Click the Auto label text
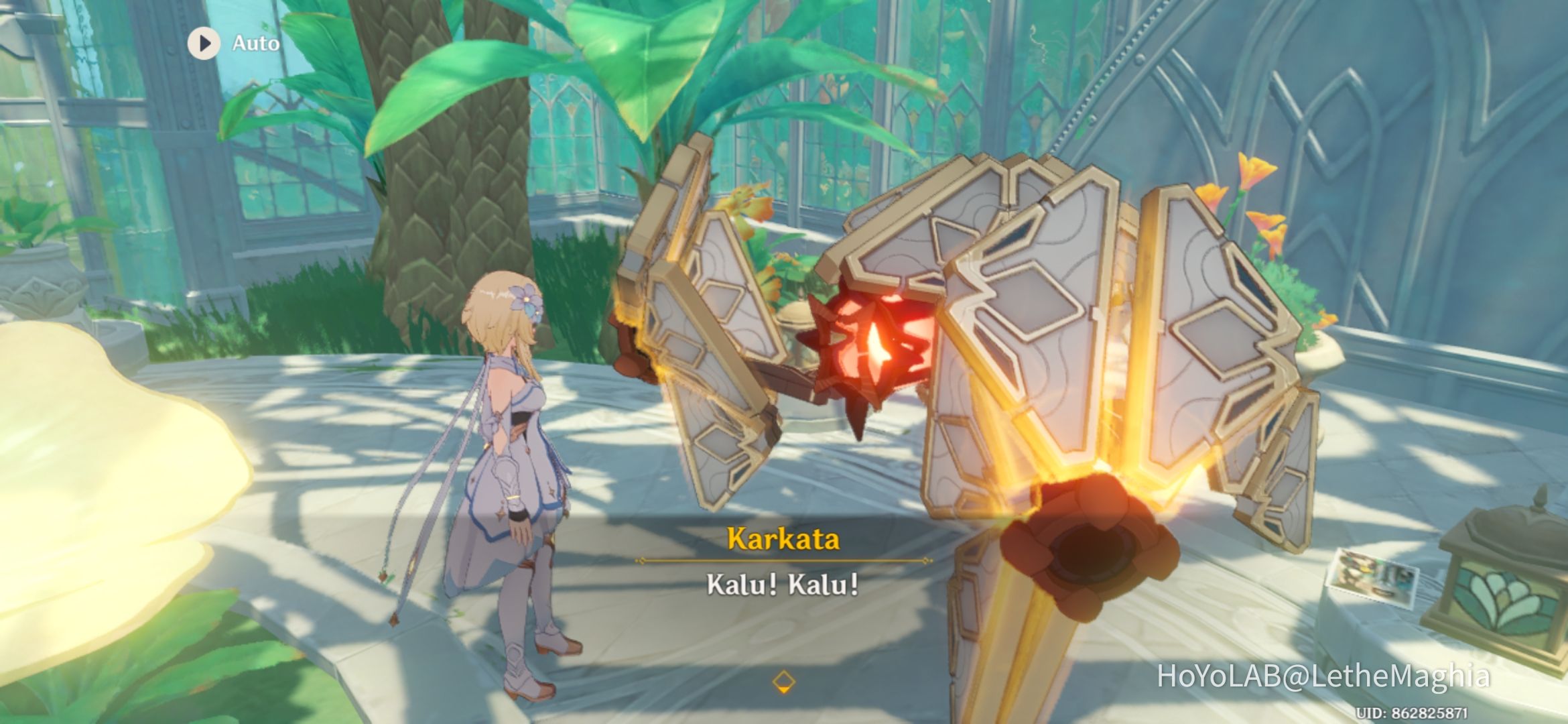Viewport: 1568px width, 724px height. [x=255, y=43]
